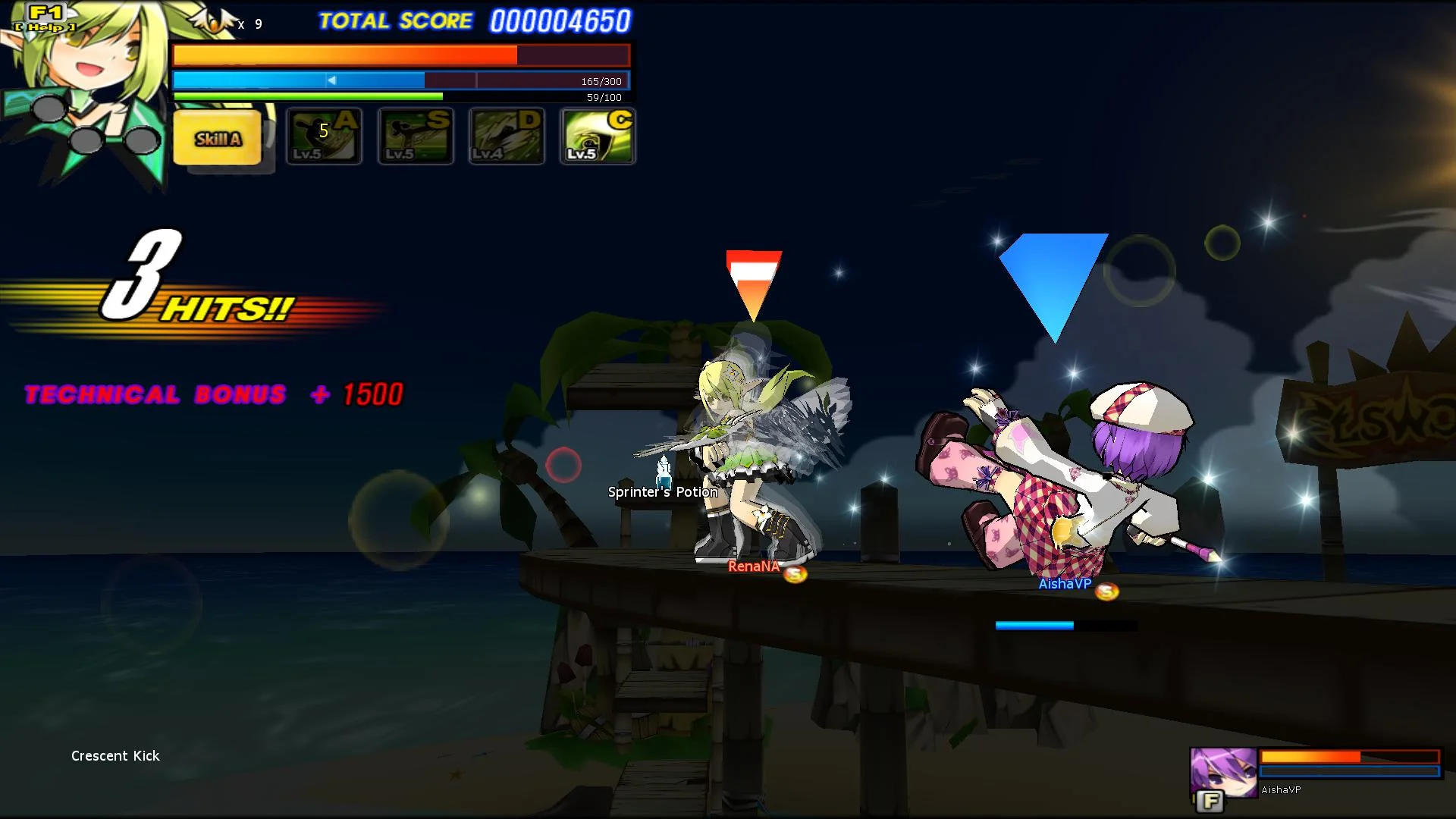Select the Lv.4 slash skill in the D slot
1456x819 pixels.
click(506, 137)
